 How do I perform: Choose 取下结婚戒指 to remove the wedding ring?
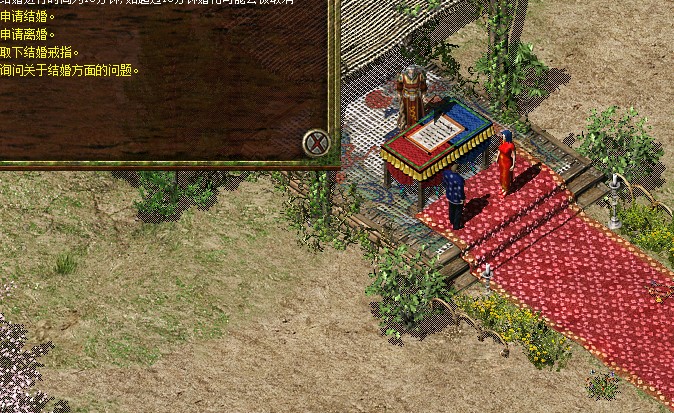(38, 52)
